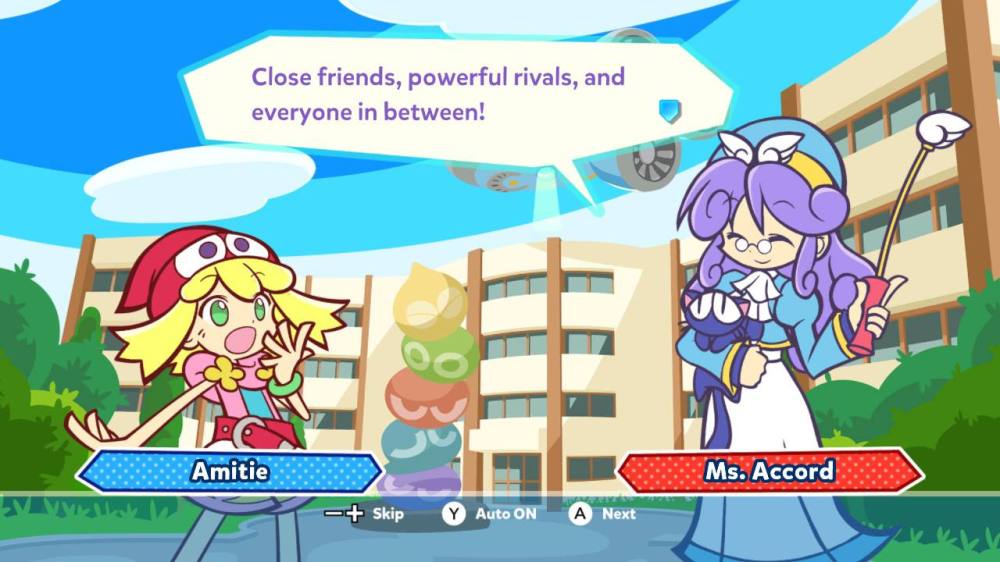This screenshot has width=1000, height=562.
Task: Toggle the Auto ON dialogue option
Action: [x=490, y=514]
